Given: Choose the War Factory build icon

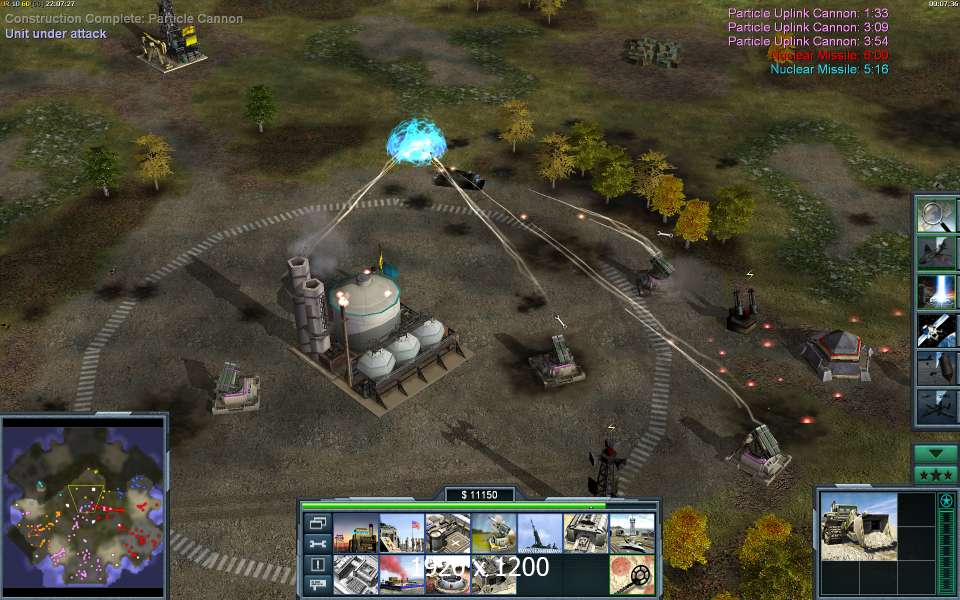Looking at the screenshot, I should click(x=585, y=533).
